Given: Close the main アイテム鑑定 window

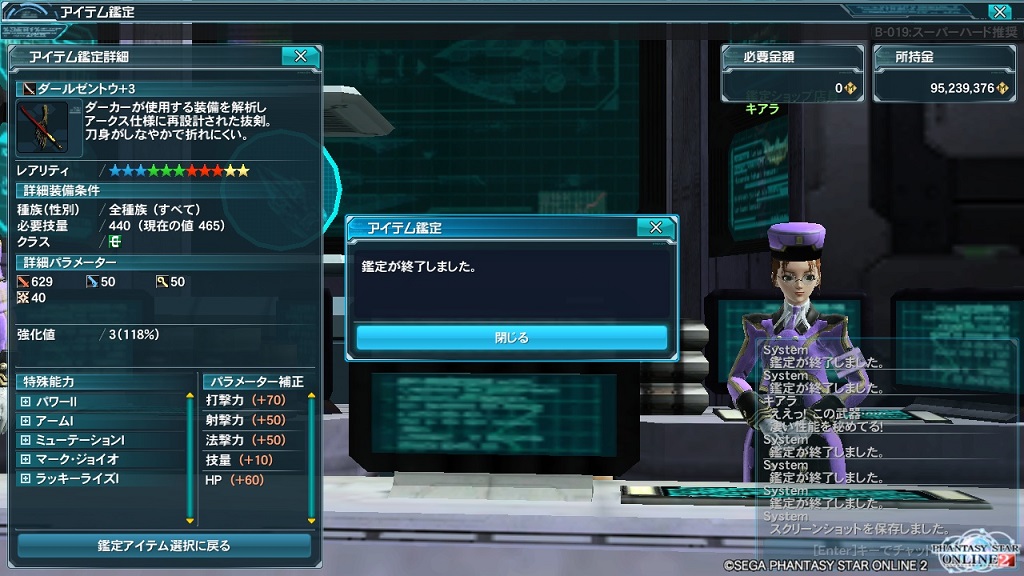Looking at the screenshot, I should point(998,12).
